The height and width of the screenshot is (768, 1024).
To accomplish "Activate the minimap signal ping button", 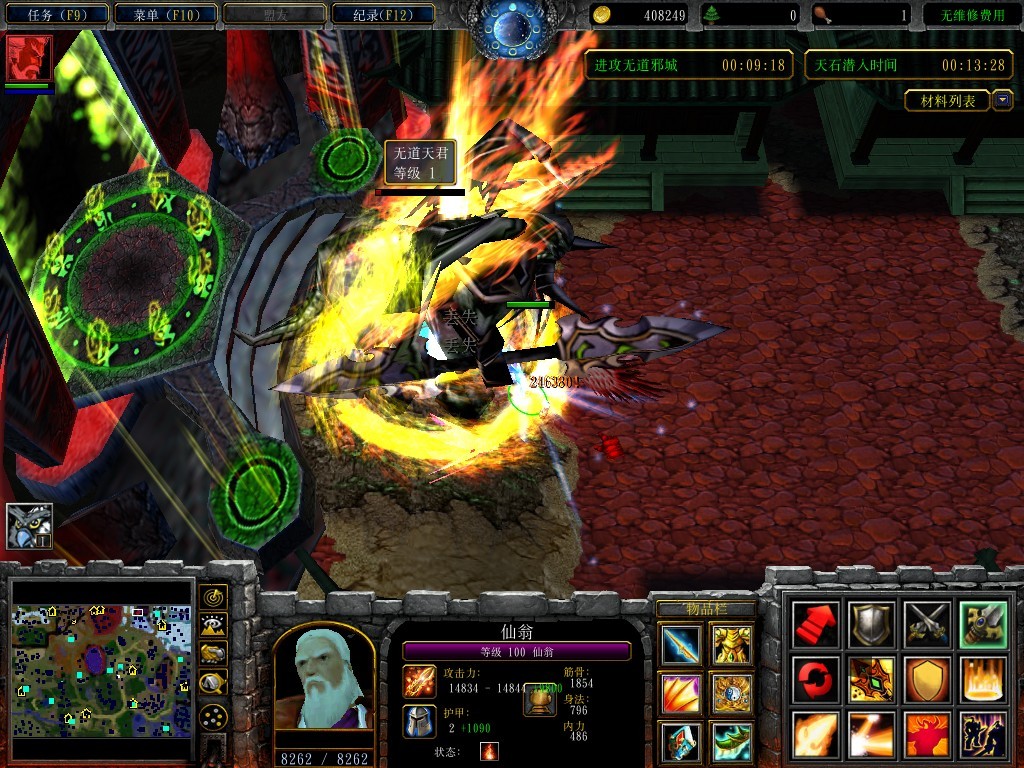I will tap(213, 598).
